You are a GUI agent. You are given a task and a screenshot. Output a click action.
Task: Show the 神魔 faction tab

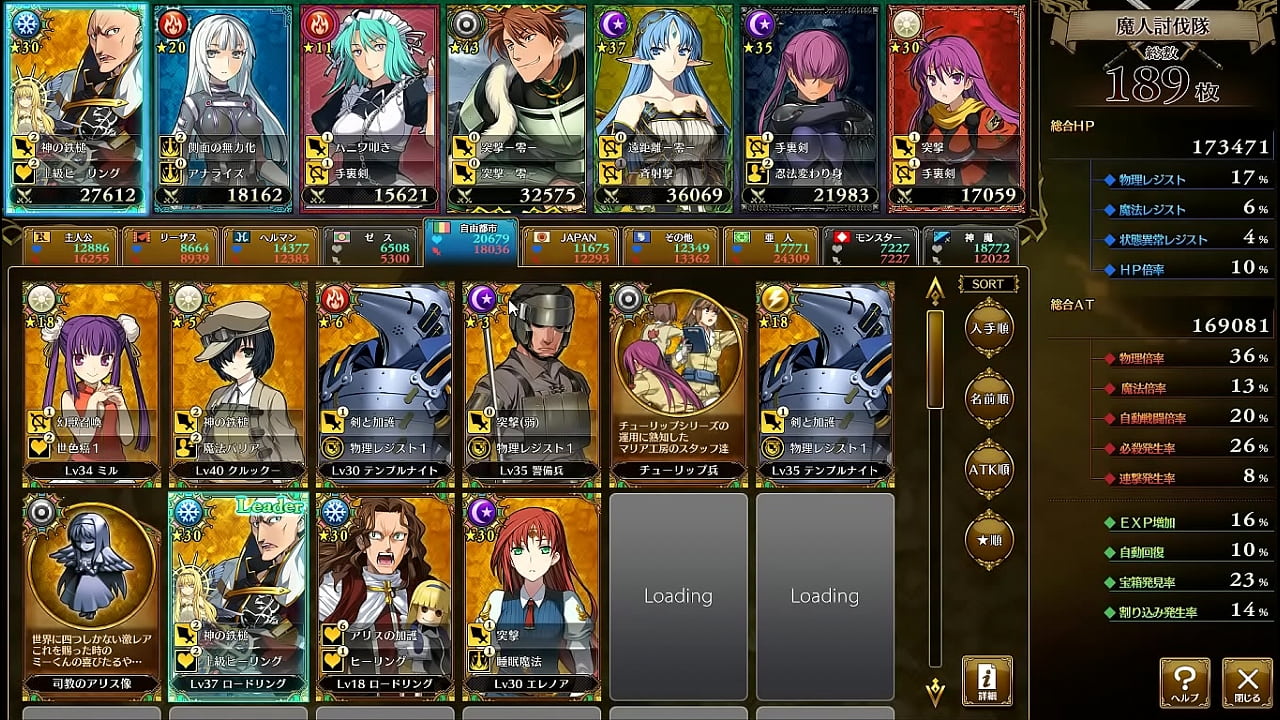click(x=969, y=247)
